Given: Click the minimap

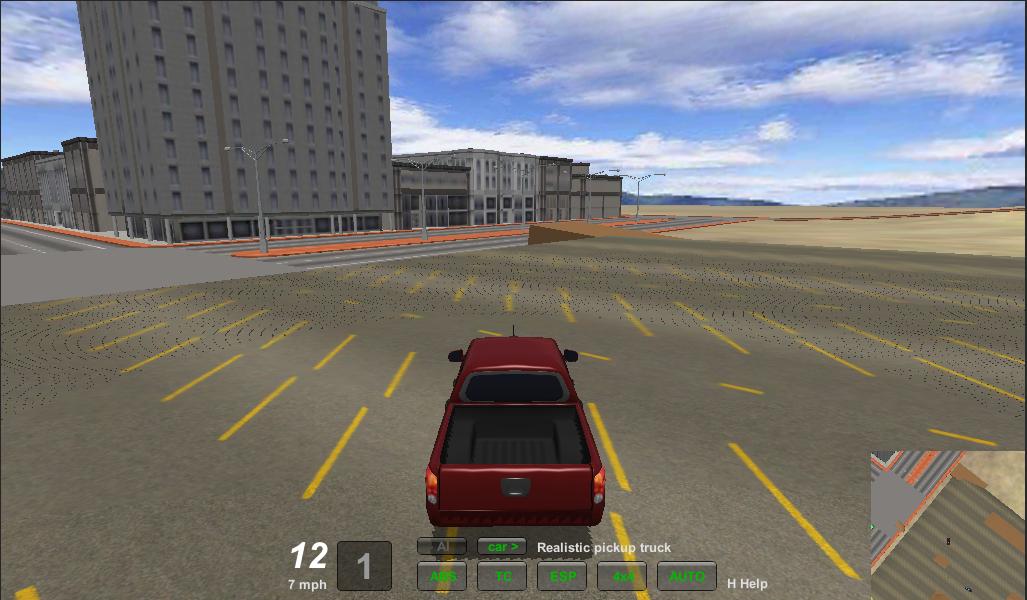Looking at the screenshot, I should click(x=947, y=525).
